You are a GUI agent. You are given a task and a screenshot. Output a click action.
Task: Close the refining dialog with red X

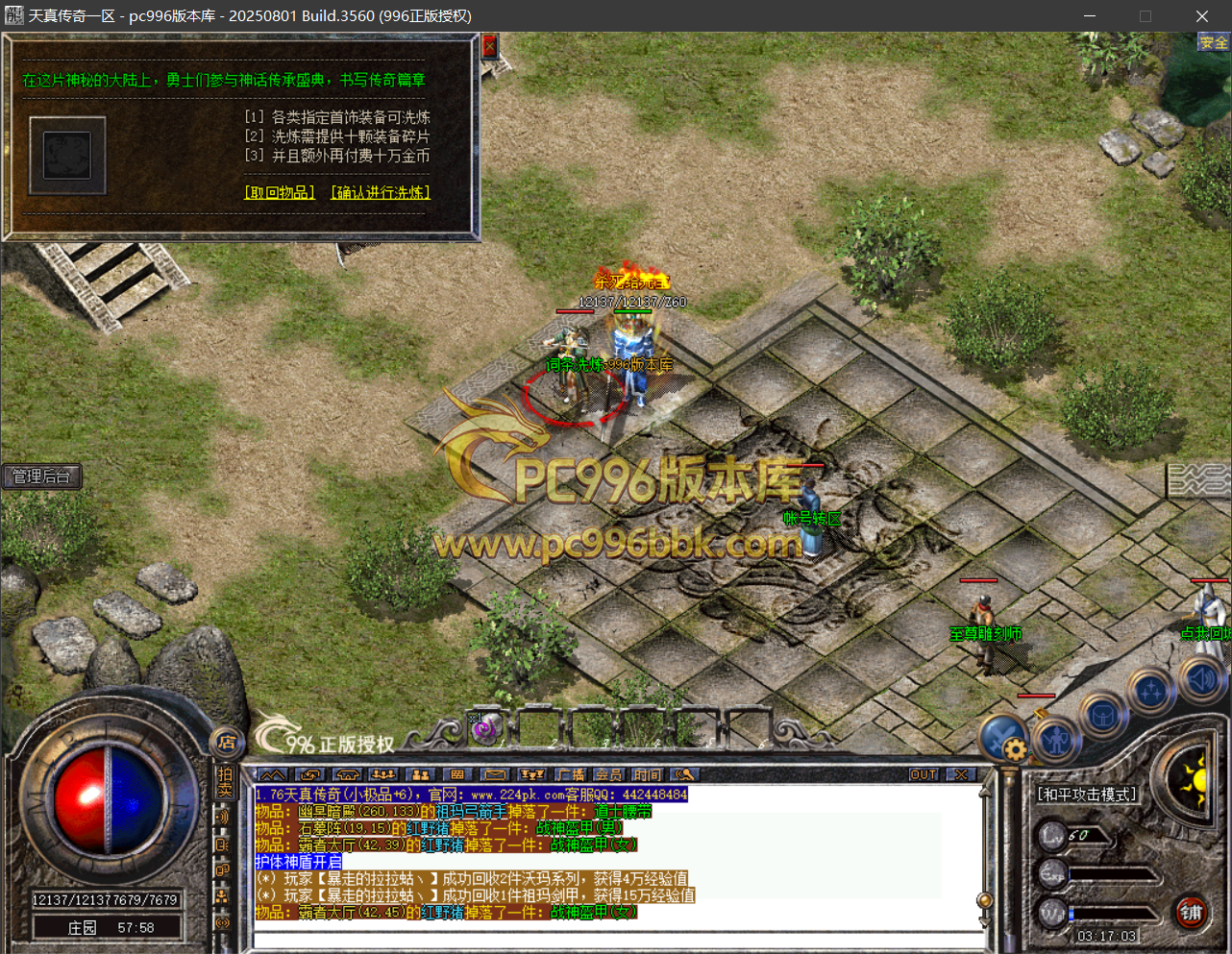tap(489, 46)
